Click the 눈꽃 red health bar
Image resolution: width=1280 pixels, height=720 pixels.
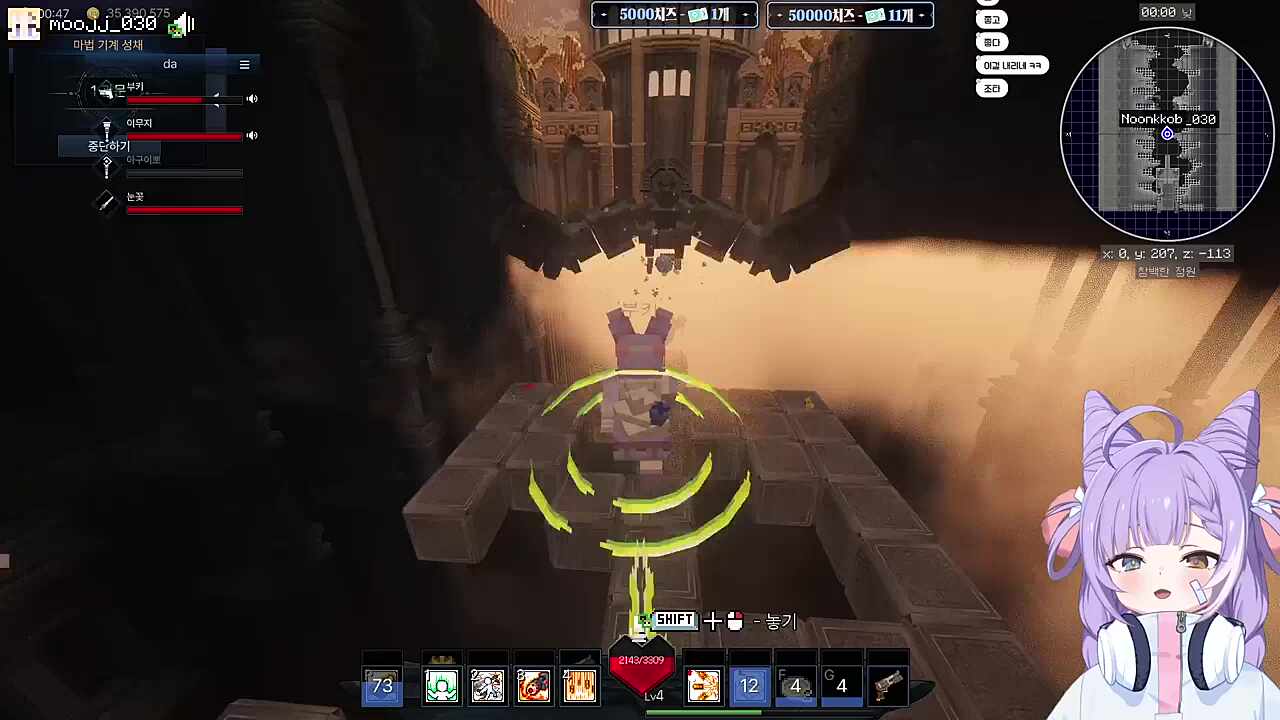pos(184,210)
